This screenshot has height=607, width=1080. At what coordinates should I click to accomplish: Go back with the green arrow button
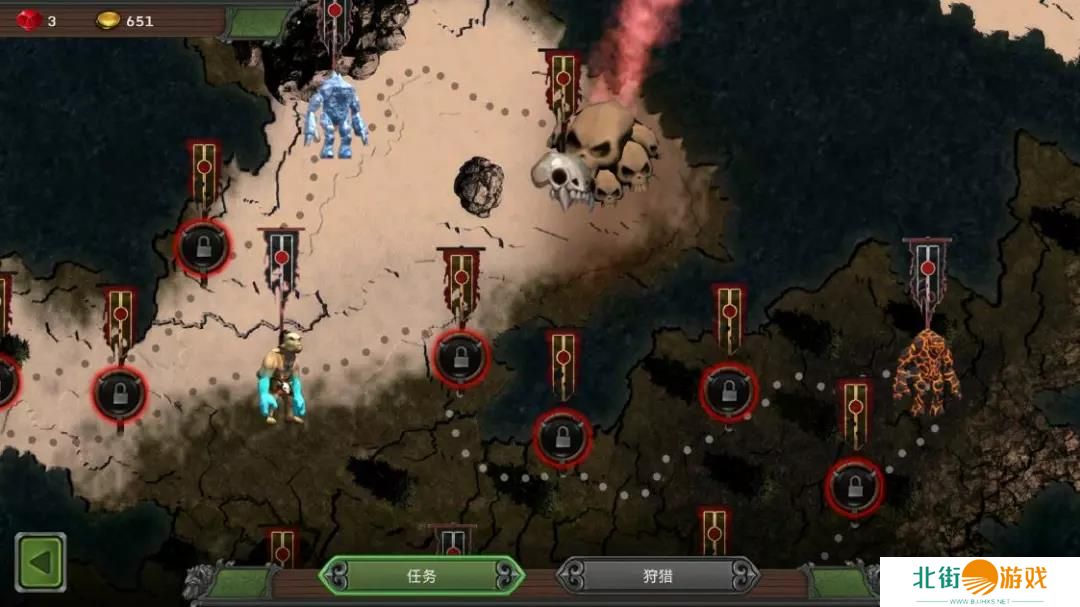[40, 562]
